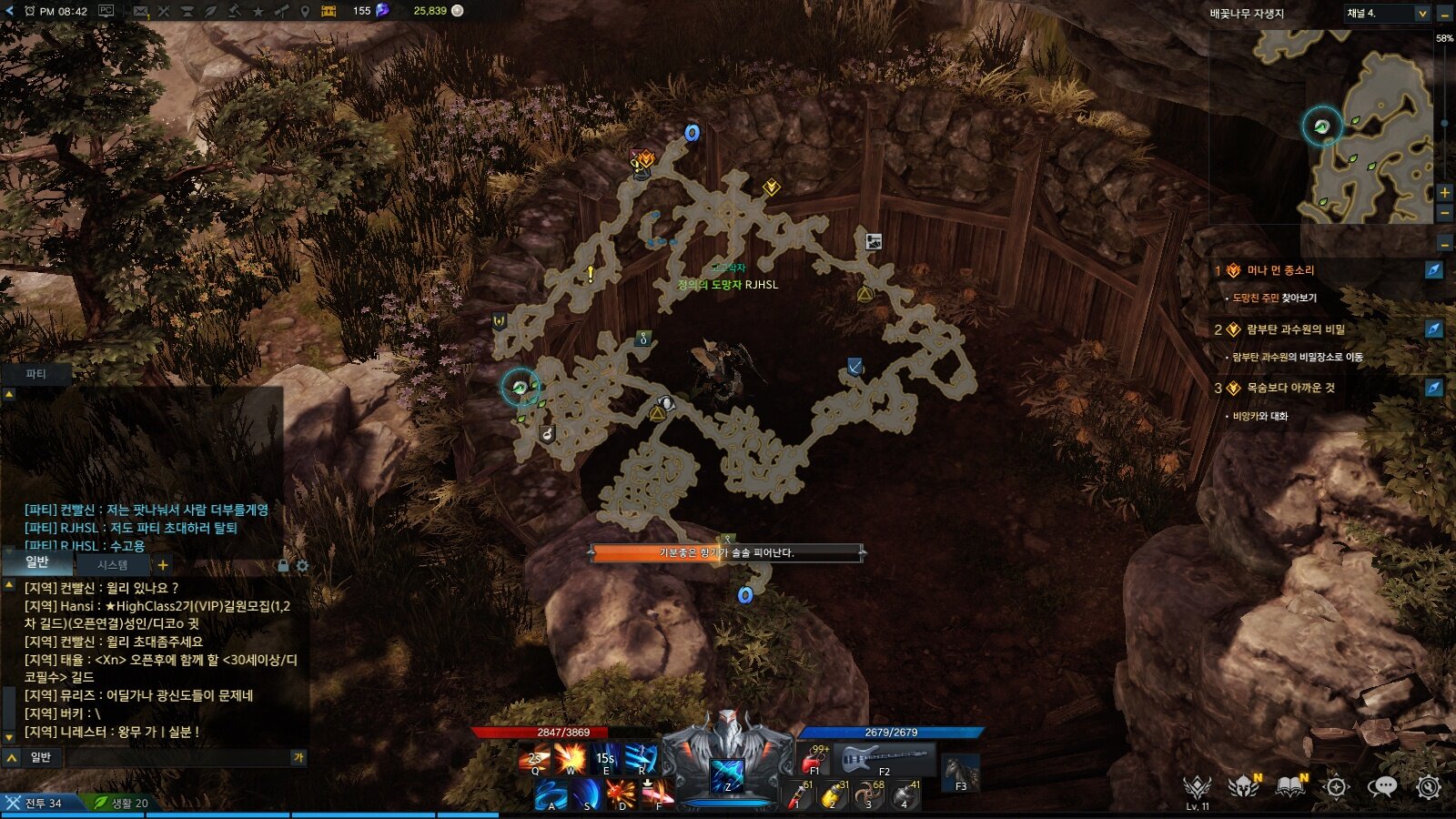Open chat settings gear icon
This screenshot has width=1456, height=819.
[x=302, y=566]
